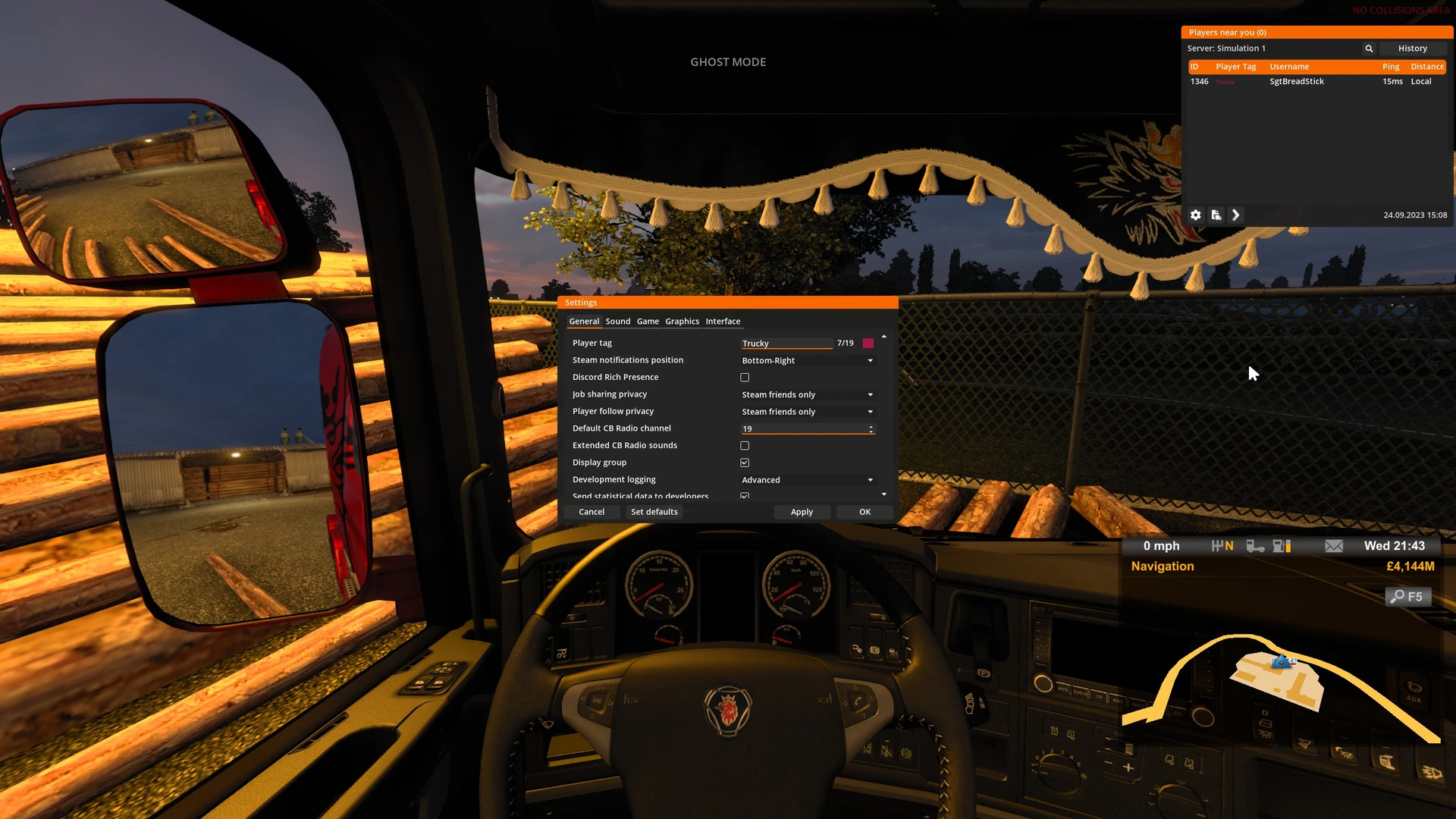Select the Graphics settings tab
This screenshot has height=819, width=1456.
682,322
